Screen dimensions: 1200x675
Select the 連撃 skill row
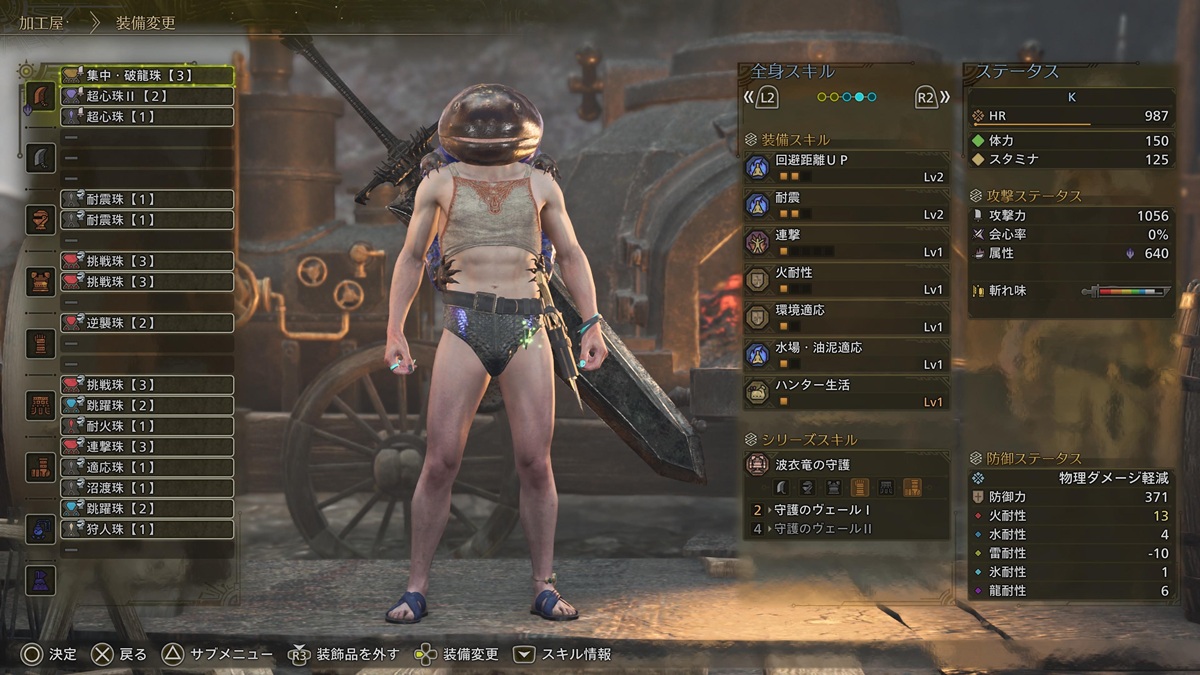[846, 243]
